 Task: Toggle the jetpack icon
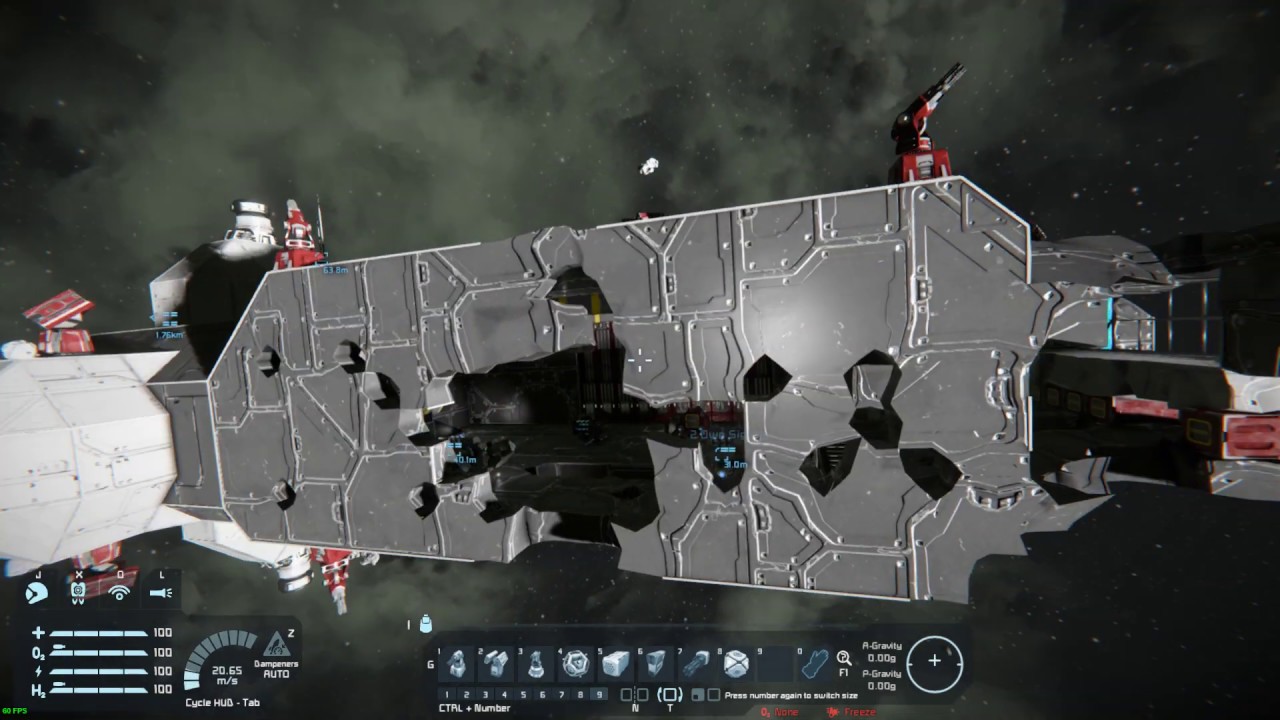pos(78,593)
